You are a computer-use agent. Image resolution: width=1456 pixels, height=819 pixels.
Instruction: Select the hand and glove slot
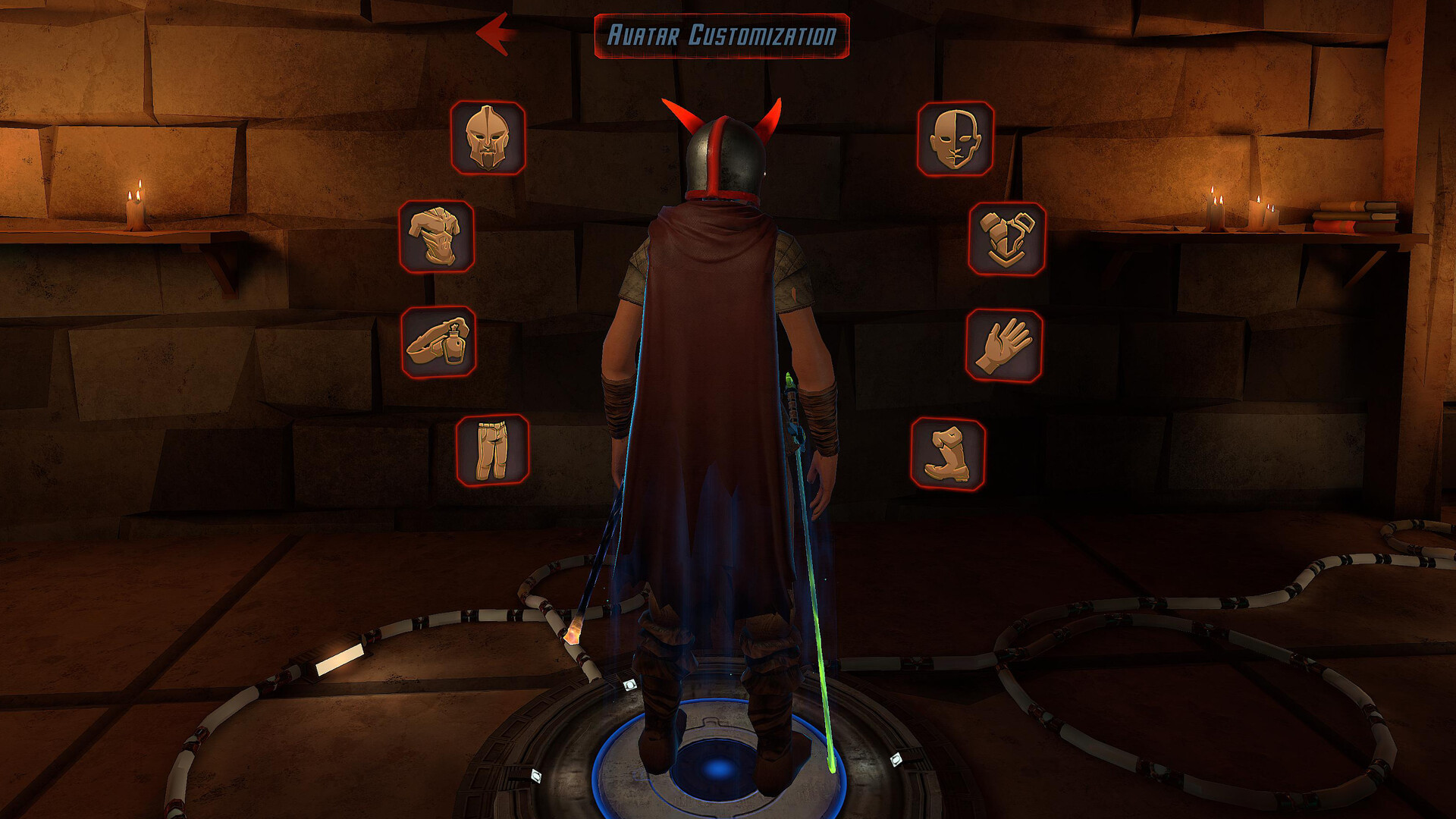(1004, 347)
